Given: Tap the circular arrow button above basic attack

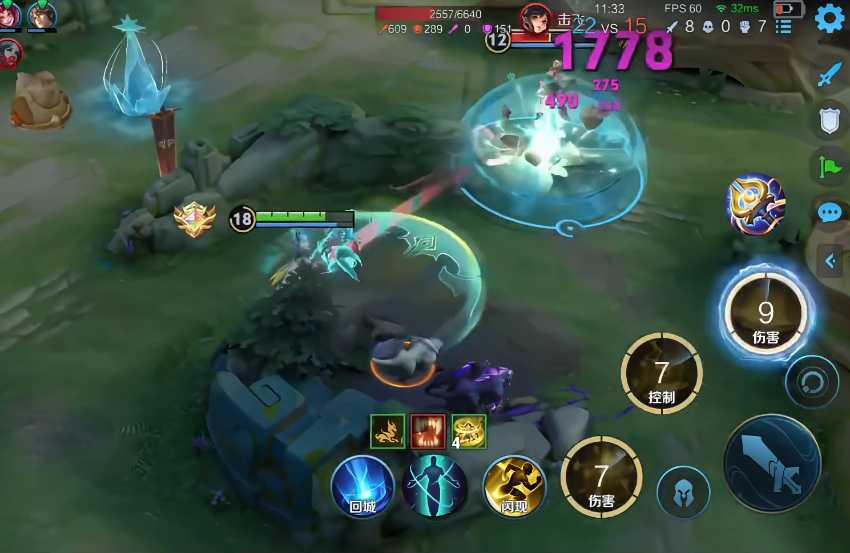Looking at the screenshot, I should [811, 381].
